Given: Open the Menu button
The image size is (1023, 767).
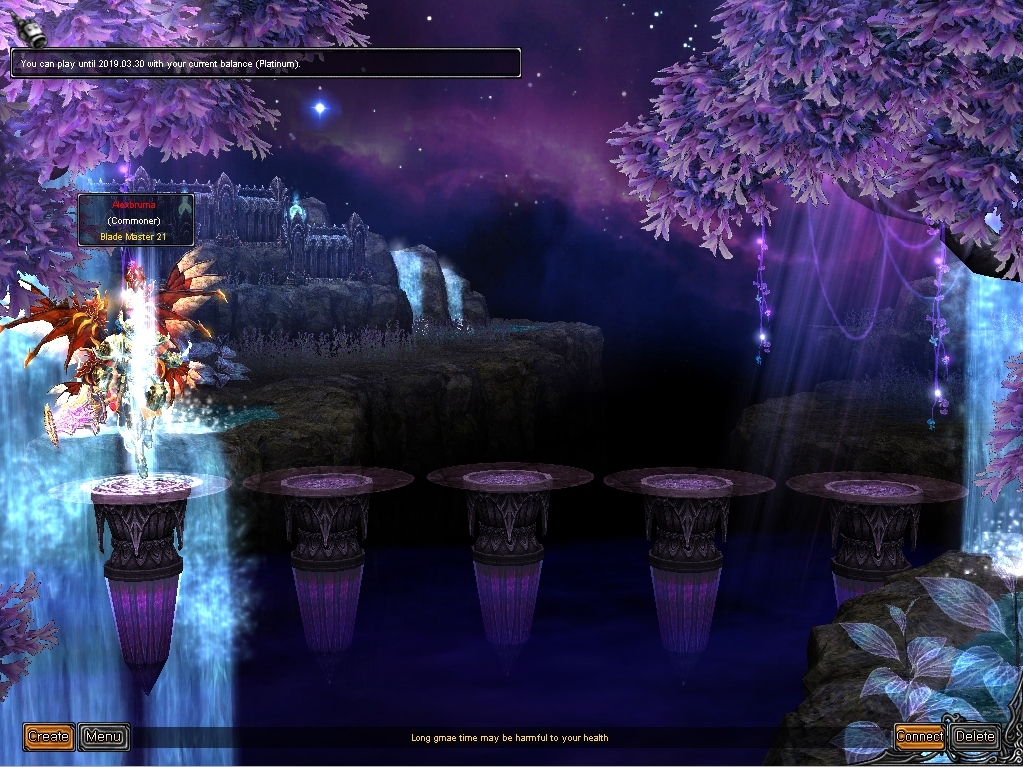Looking at the screenshot, I should pos(104,737).
